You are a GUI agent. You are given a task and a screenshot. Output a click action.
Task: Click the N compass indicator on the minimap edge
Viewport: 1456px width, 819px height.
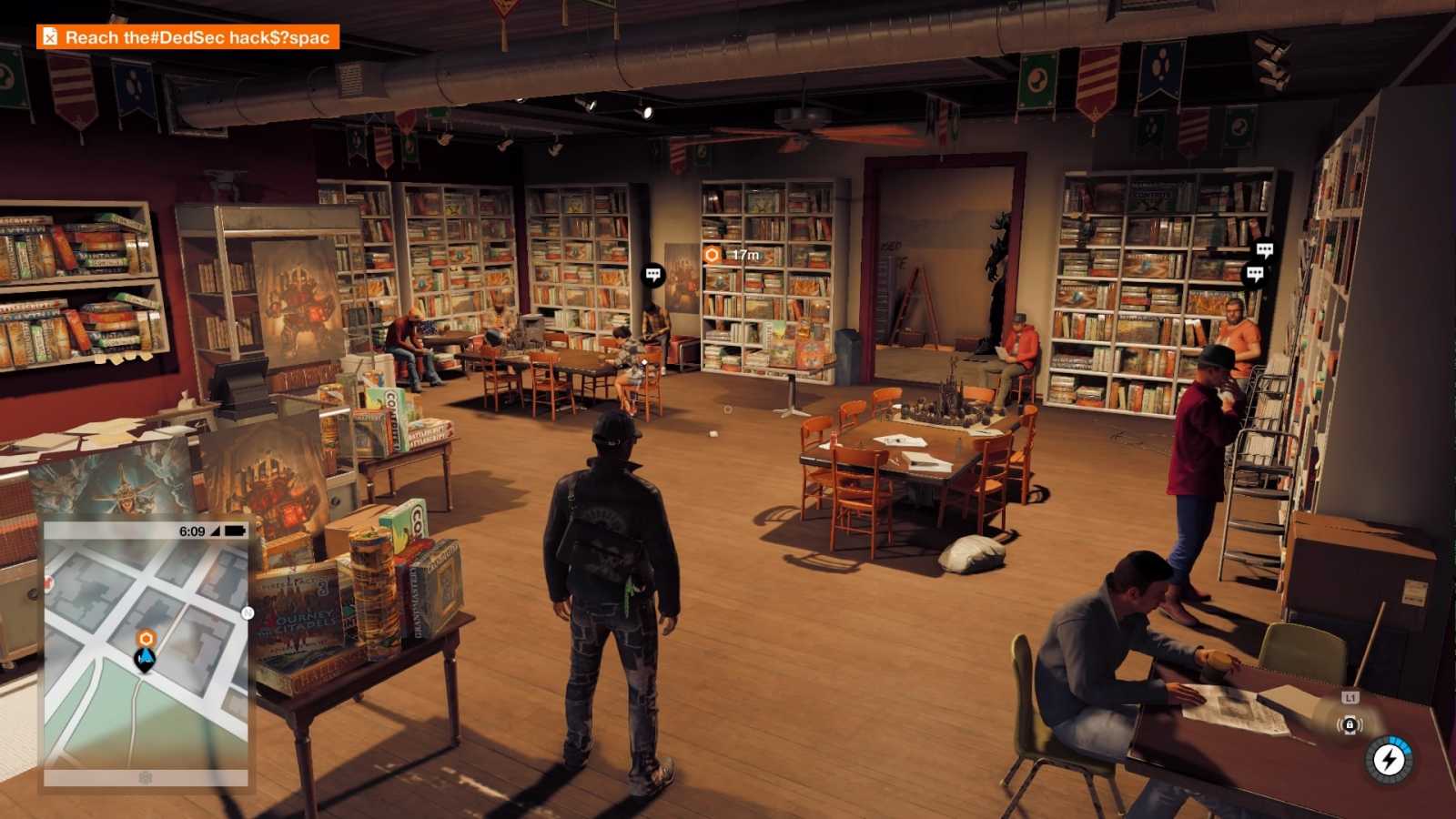pos(246,612)
